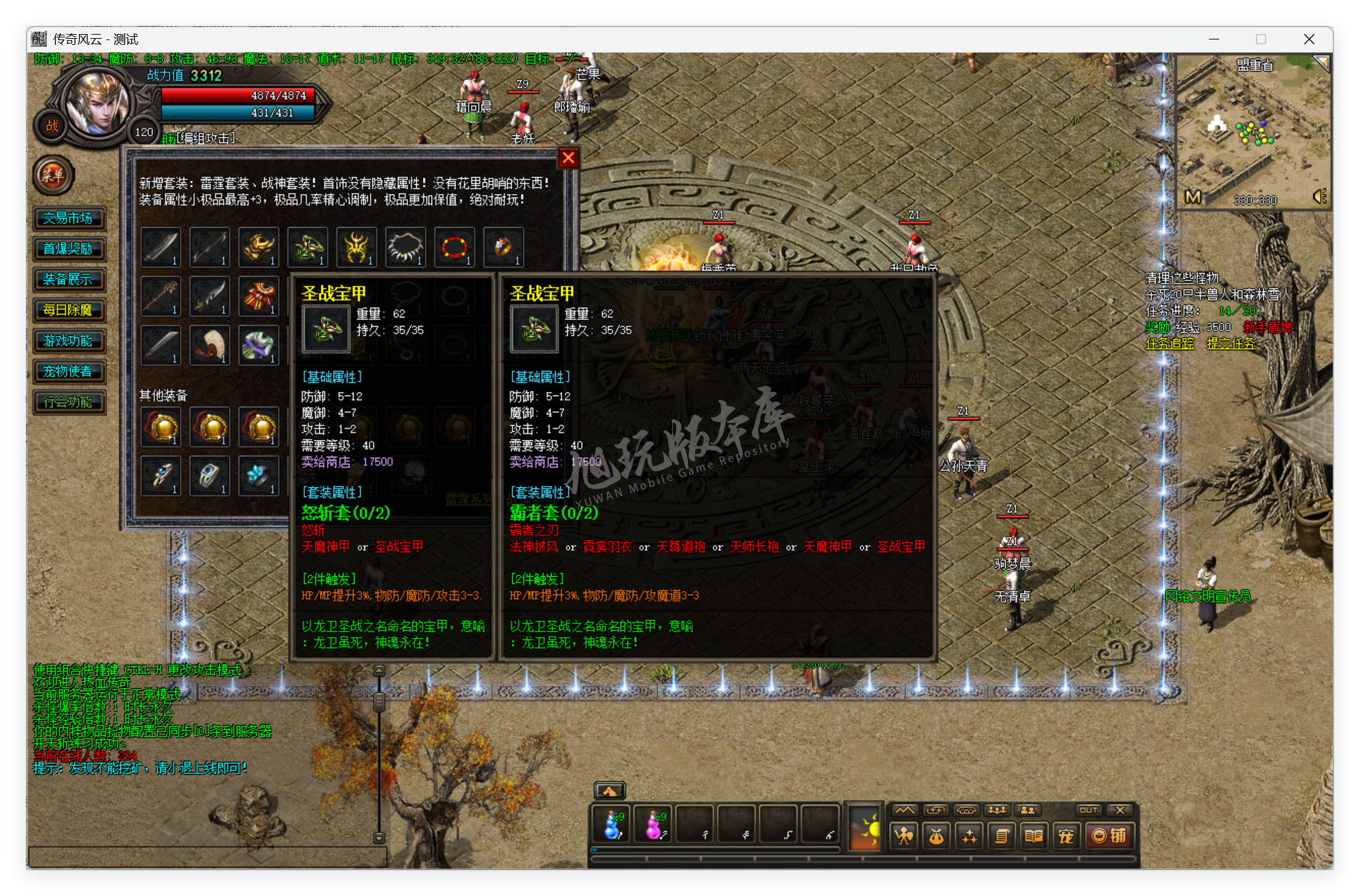
Task: Open the character info icon on the toolbar
Action: click(x=903, y=835)
